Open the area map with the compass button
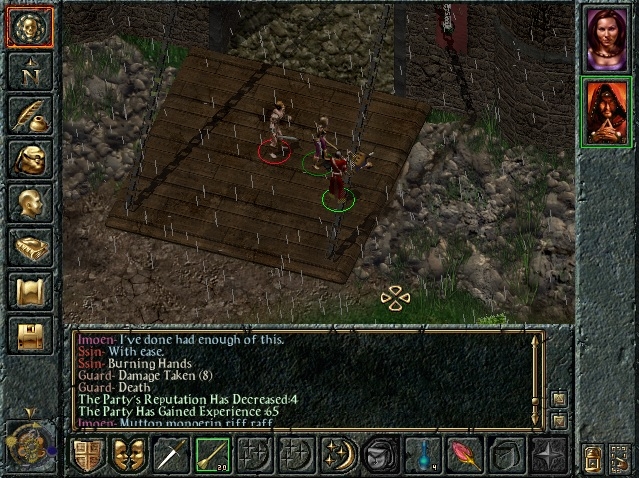The image size is (639, 478). point(29,71)
